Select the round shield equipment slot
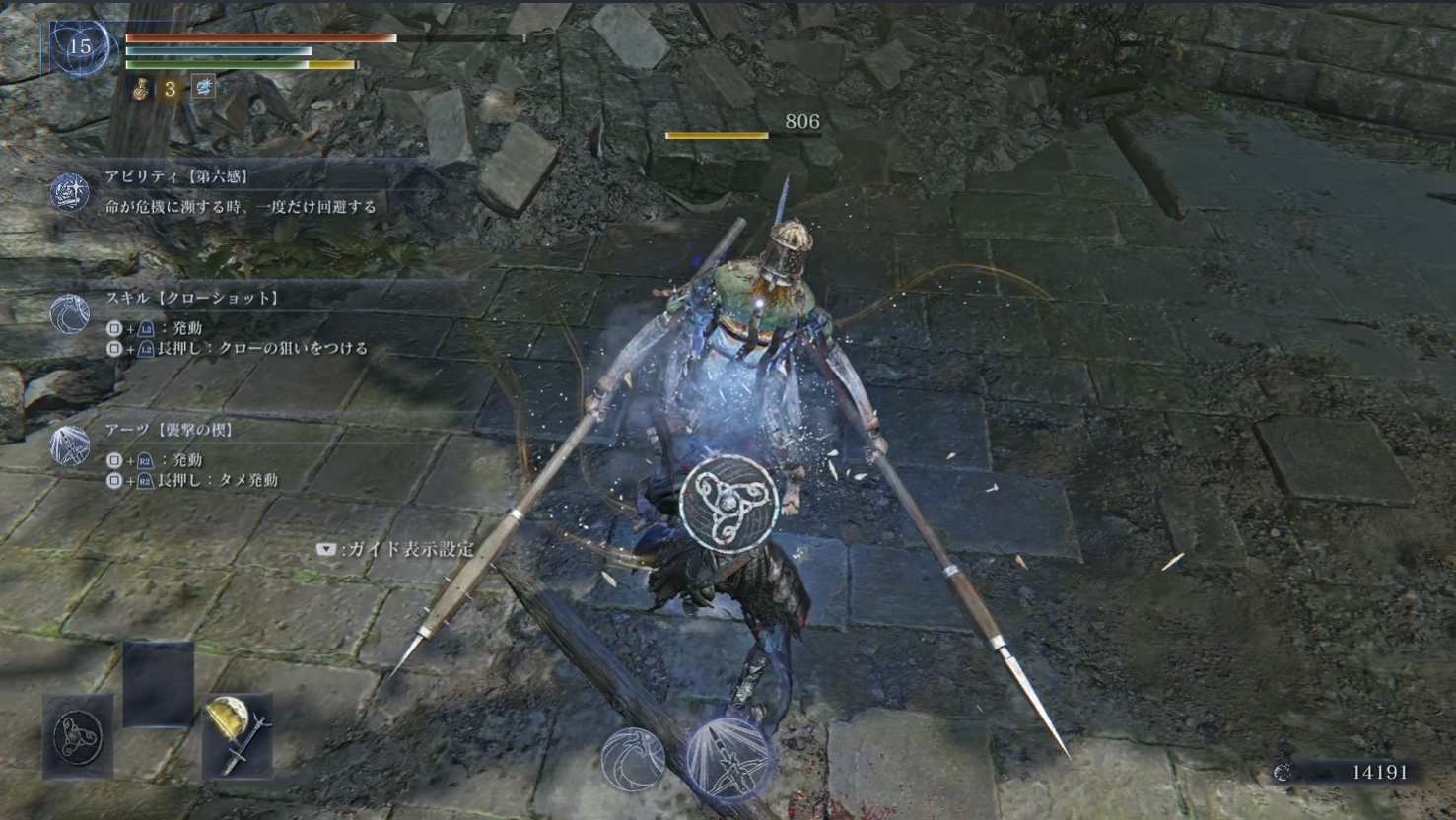Screen dimensions: 1456x820 (x=78, y=736)
